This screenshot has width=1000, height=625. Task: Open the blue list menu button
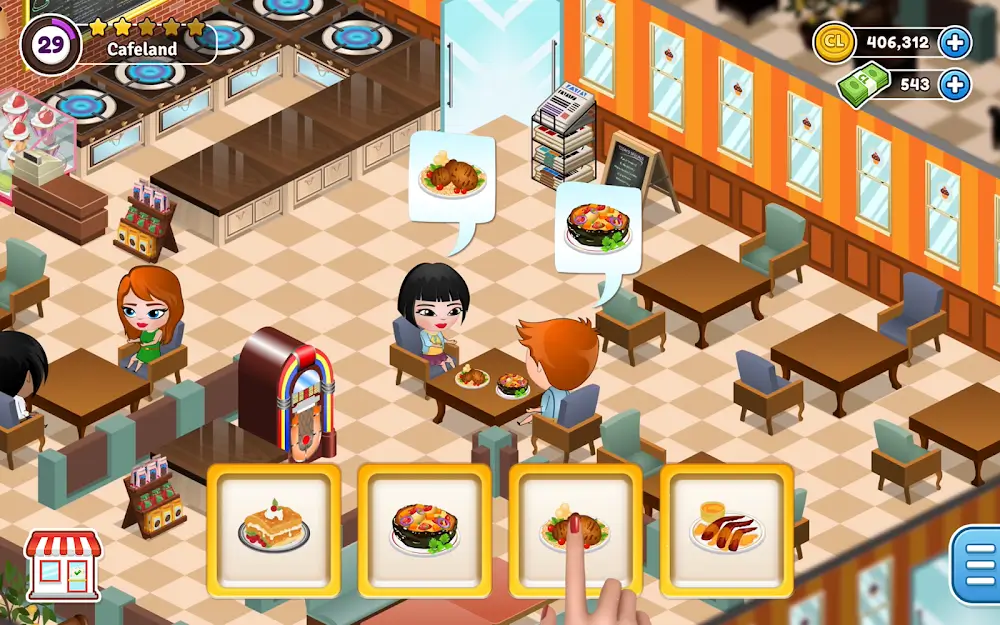pyautogui.click(x=977, y=566)
